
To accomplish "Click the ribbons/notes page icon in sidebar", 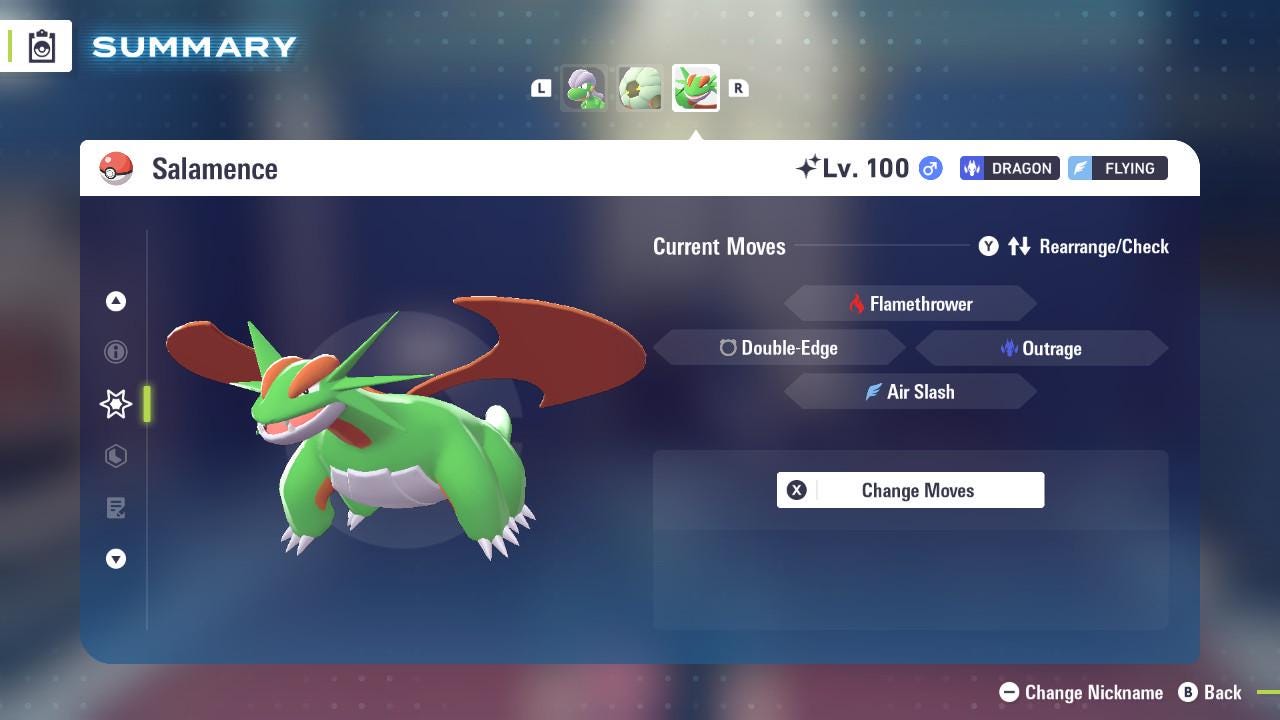I will (x=116, y=508).
